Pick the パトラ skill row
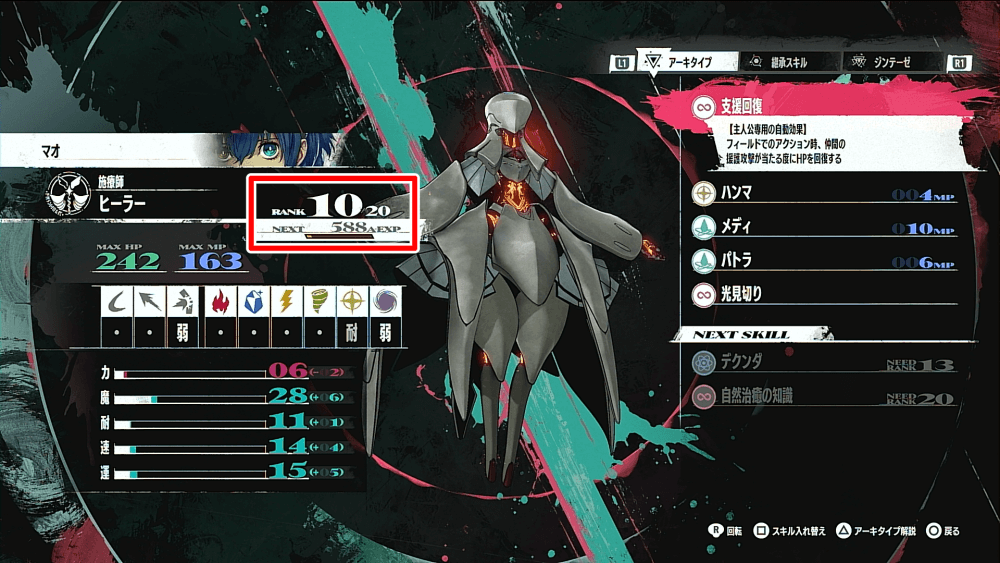Image resolution: width=1000 pixels, height=563 pixels. [822, 260]
